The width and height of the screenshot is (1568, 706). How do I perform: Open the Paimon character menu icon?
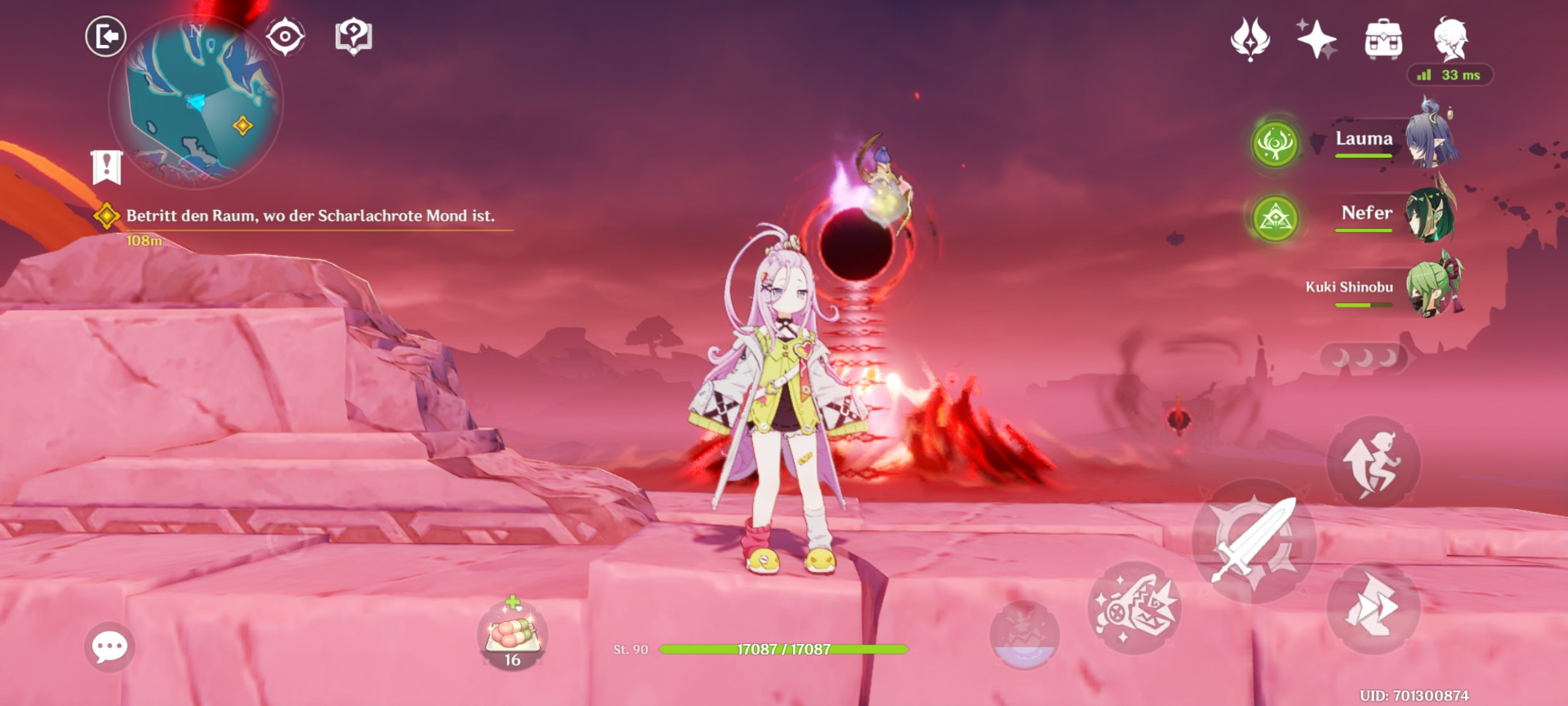(x=1450, y=39)
